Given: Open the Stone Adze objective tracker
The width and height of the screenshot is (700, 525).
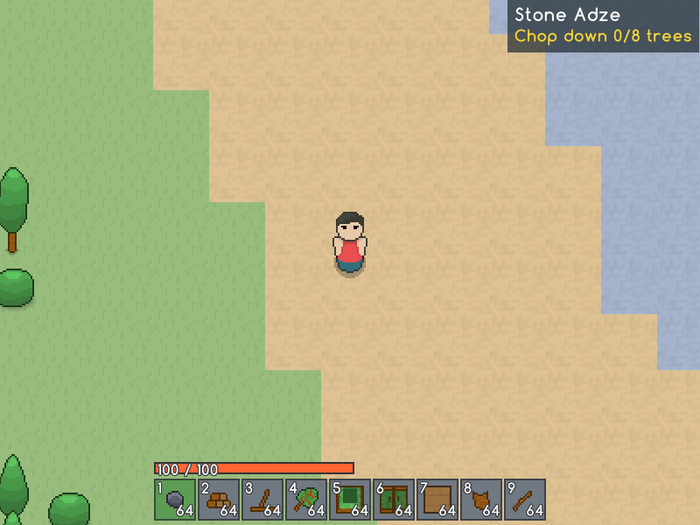Looking at the screenshot, I should tap(603, 26).
